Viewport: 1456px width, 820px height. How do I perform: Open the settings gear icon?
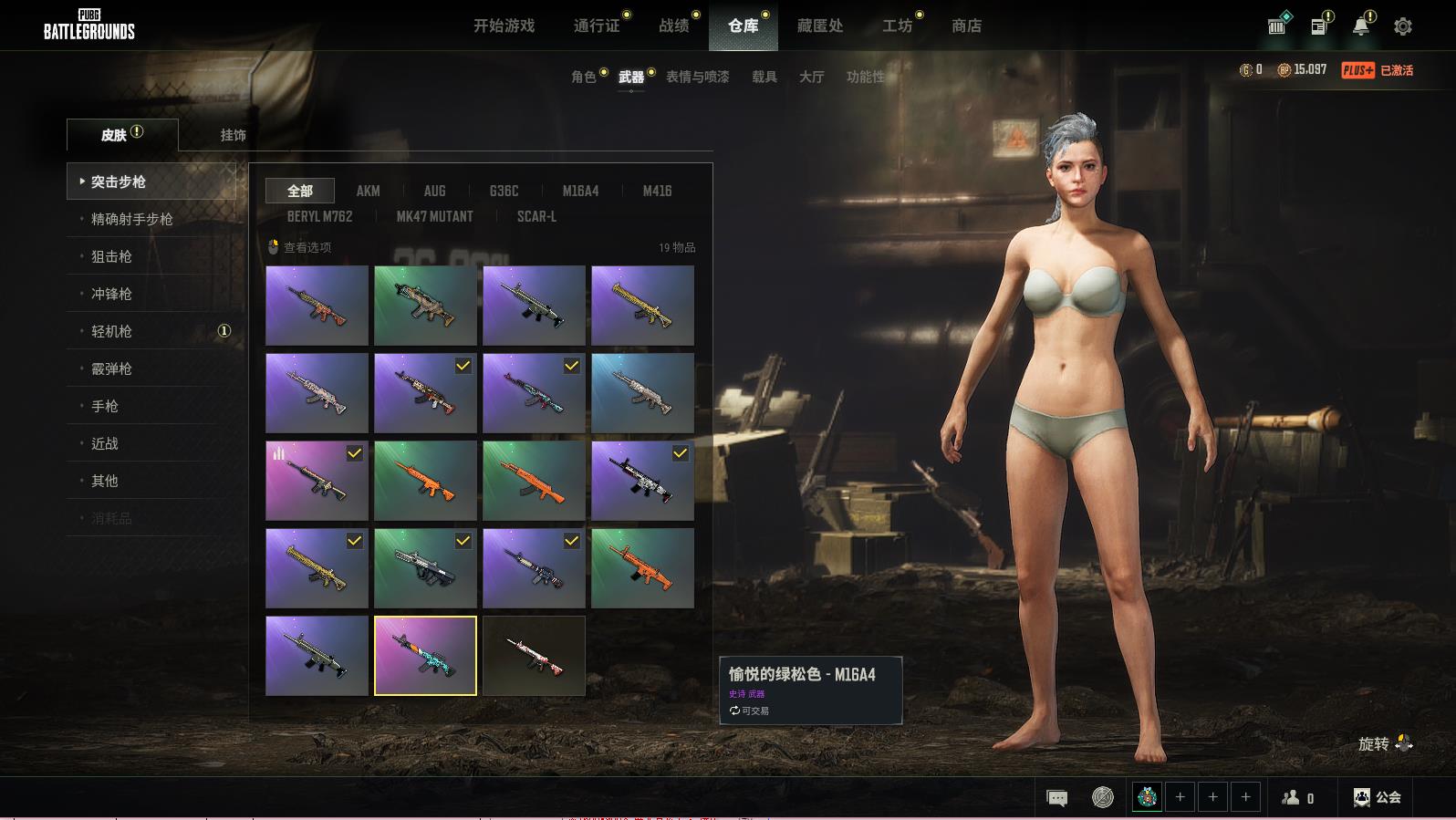point(1403,26)
